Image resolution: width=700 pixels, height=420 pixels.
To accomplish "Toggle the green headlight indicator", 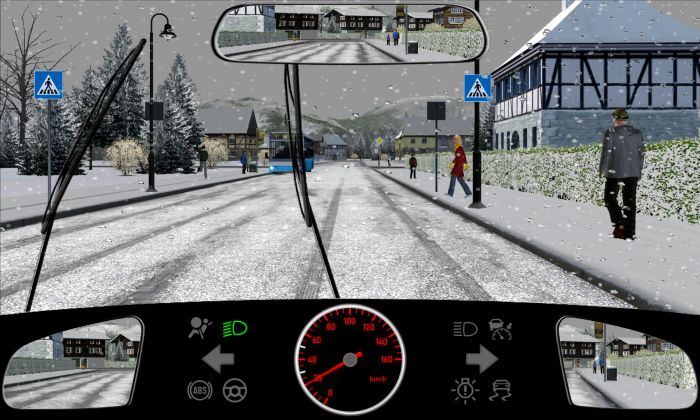I will click(236, 327).
